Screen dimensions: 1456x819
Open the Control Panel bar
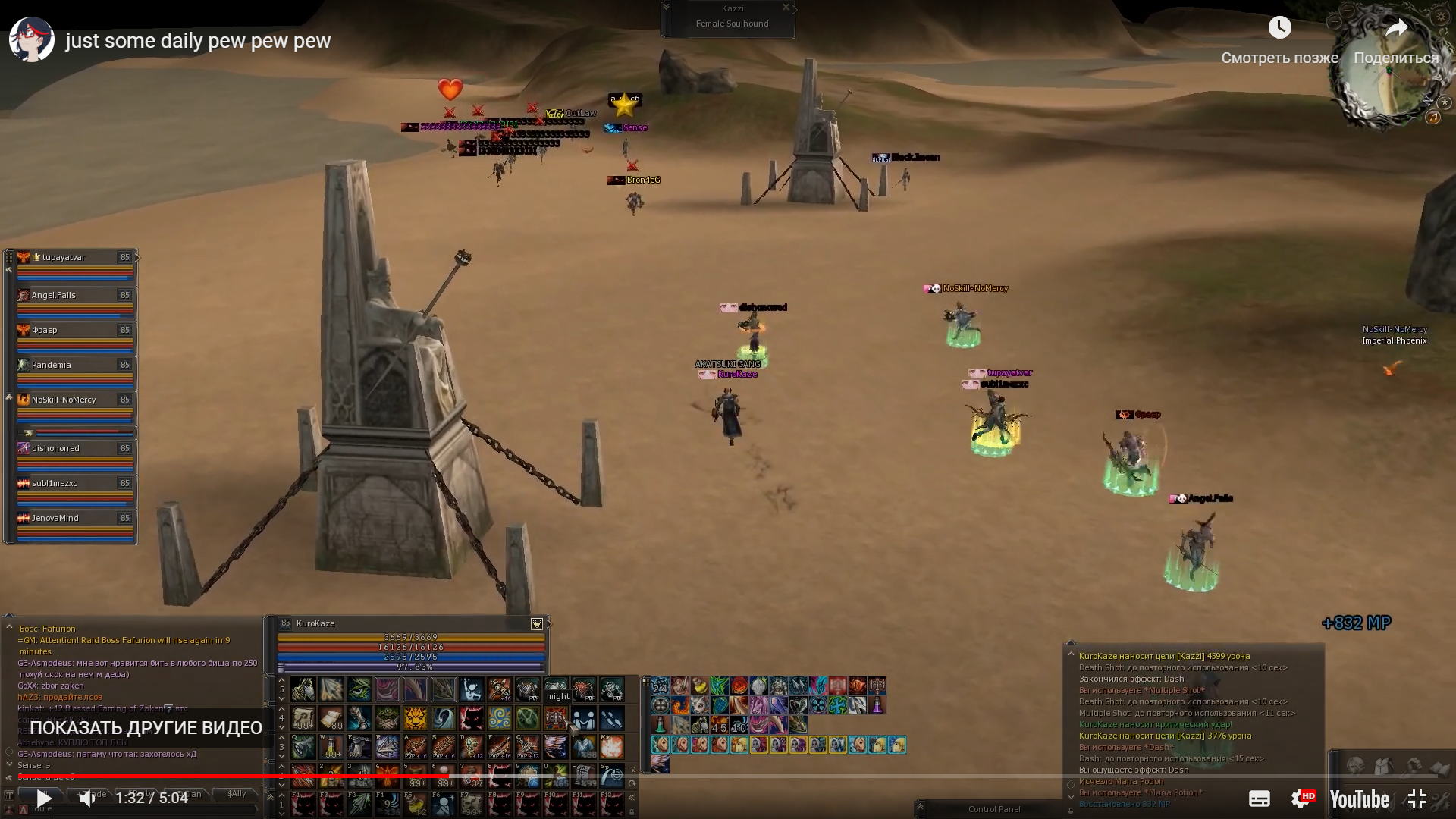point(993,809)
